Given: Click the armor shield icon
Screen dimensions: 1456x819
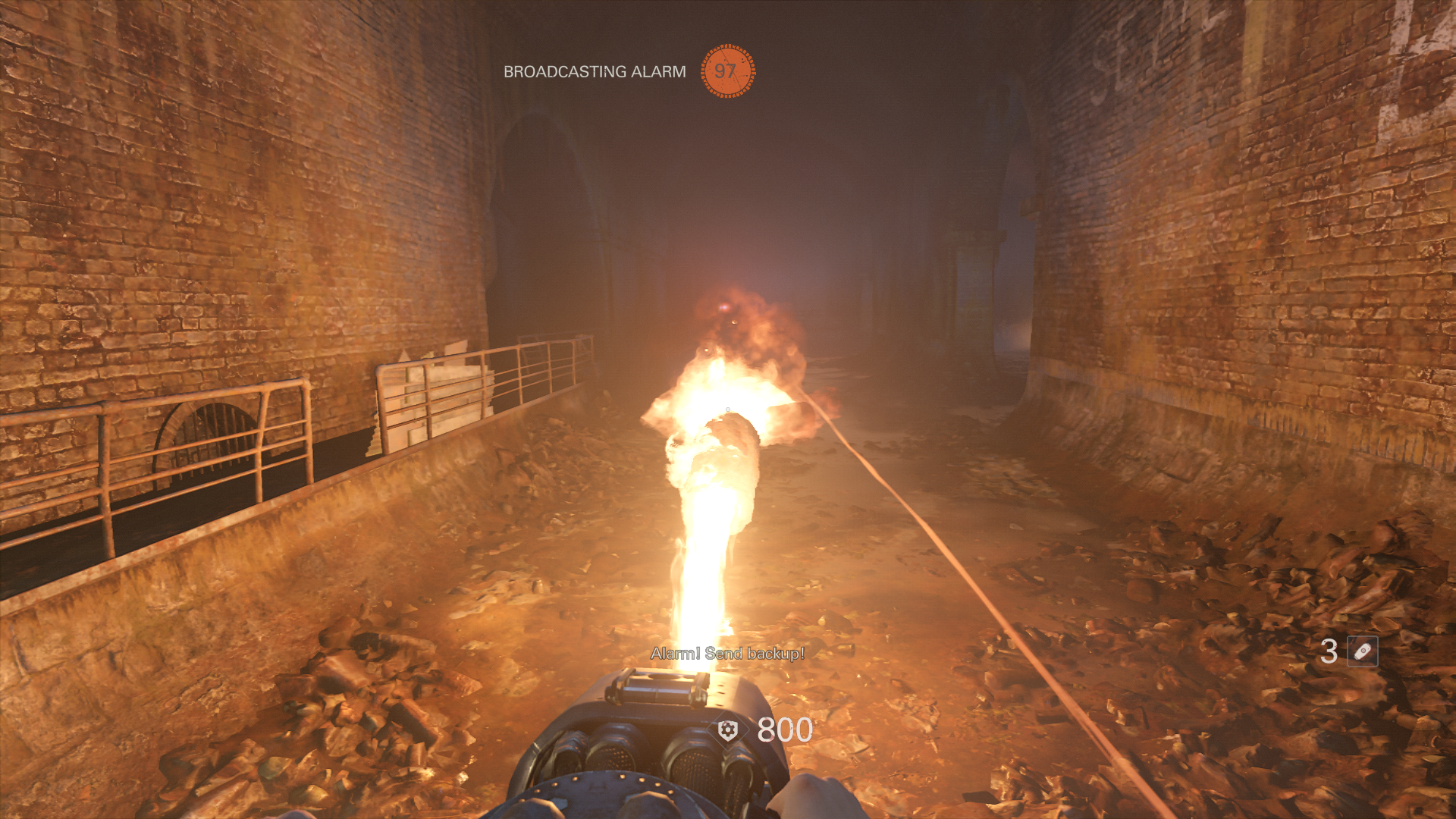Looking at the screenshot, I should point(728,730).
